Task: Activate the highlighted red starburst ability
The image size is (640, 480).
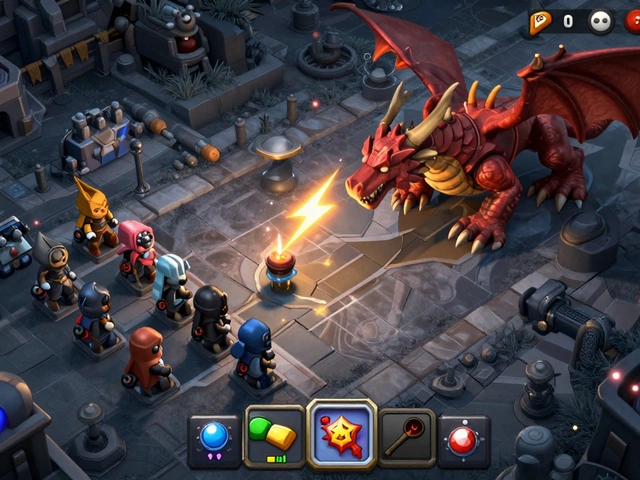Action: pyautogui.click(x=342, y=435)
